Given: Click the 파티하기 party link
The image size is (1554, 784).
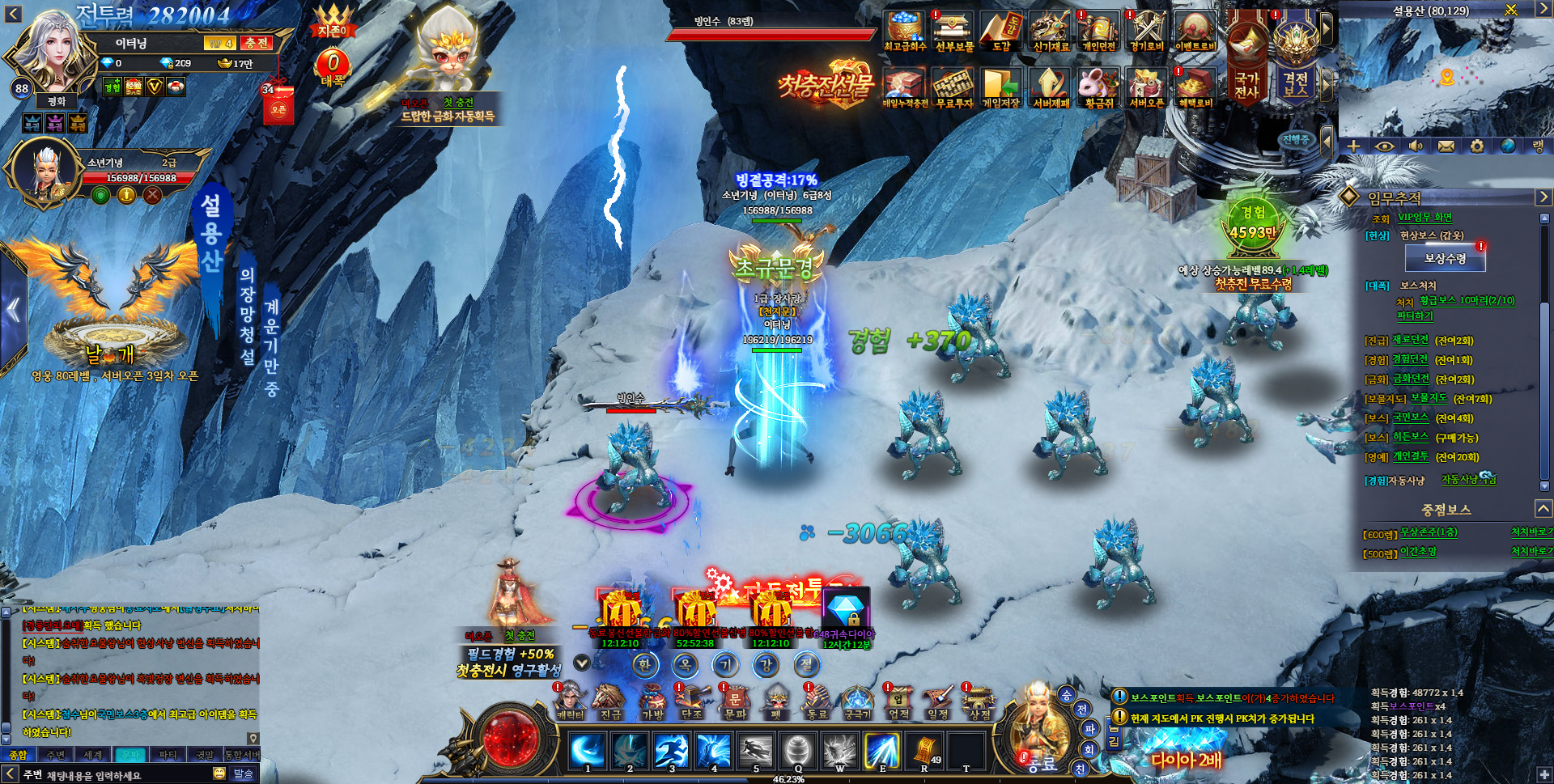Looking at the screenshot, I should [x=1414, y=316].
